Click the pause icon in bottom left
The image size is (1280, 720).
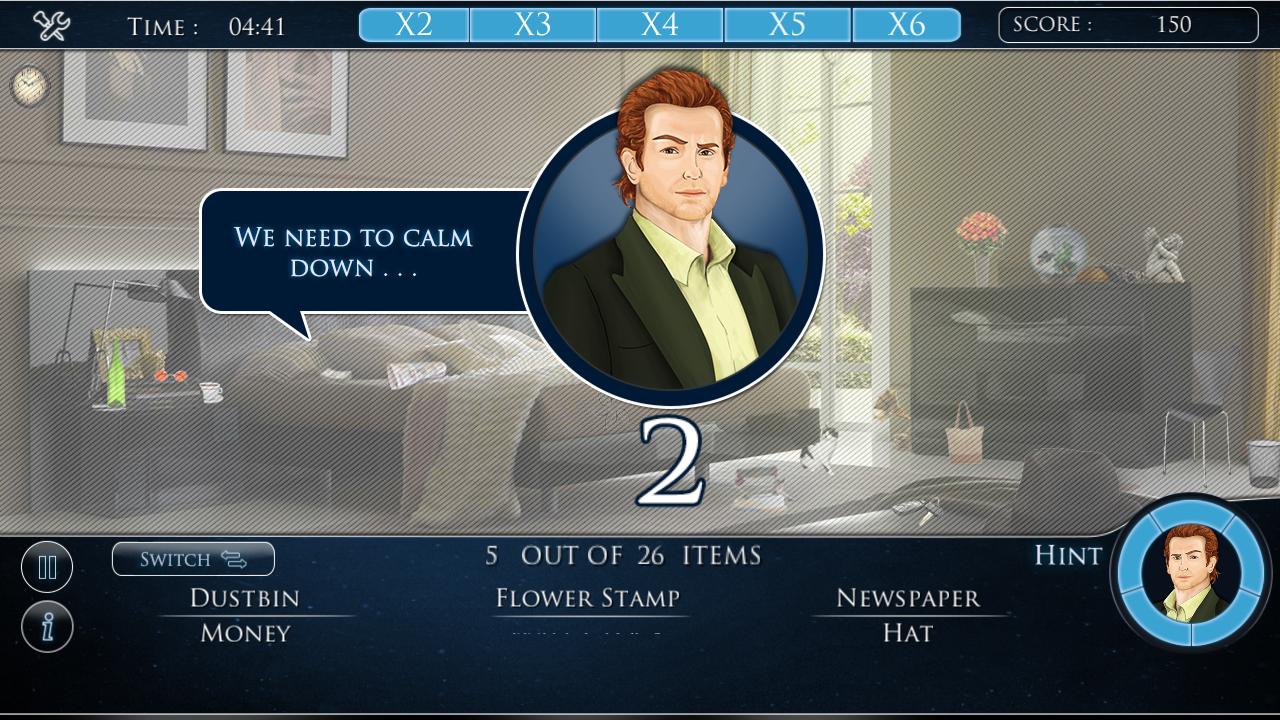(47, 566)
